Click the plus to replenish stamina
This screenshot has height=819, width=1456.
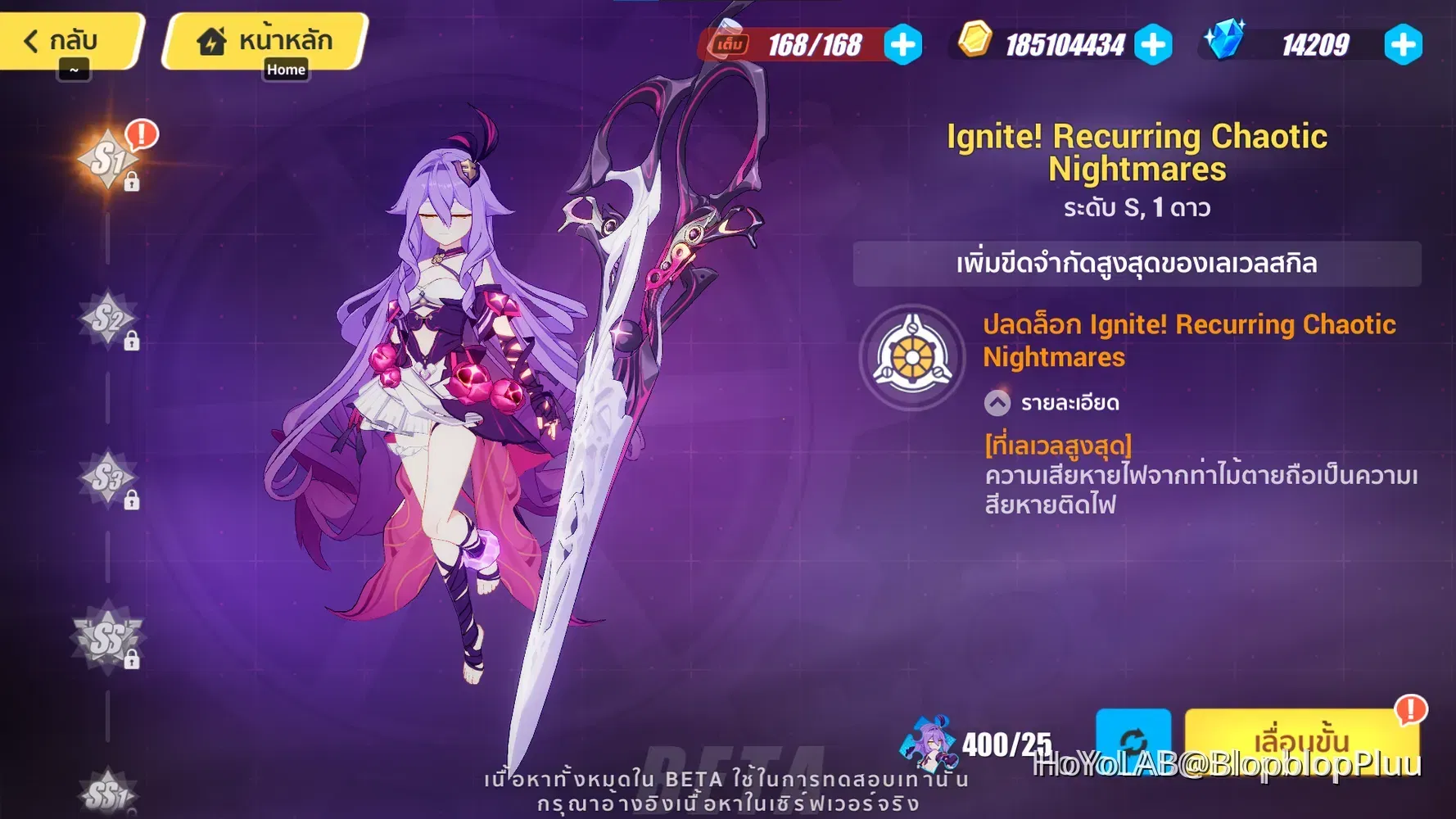click(902, 46)
